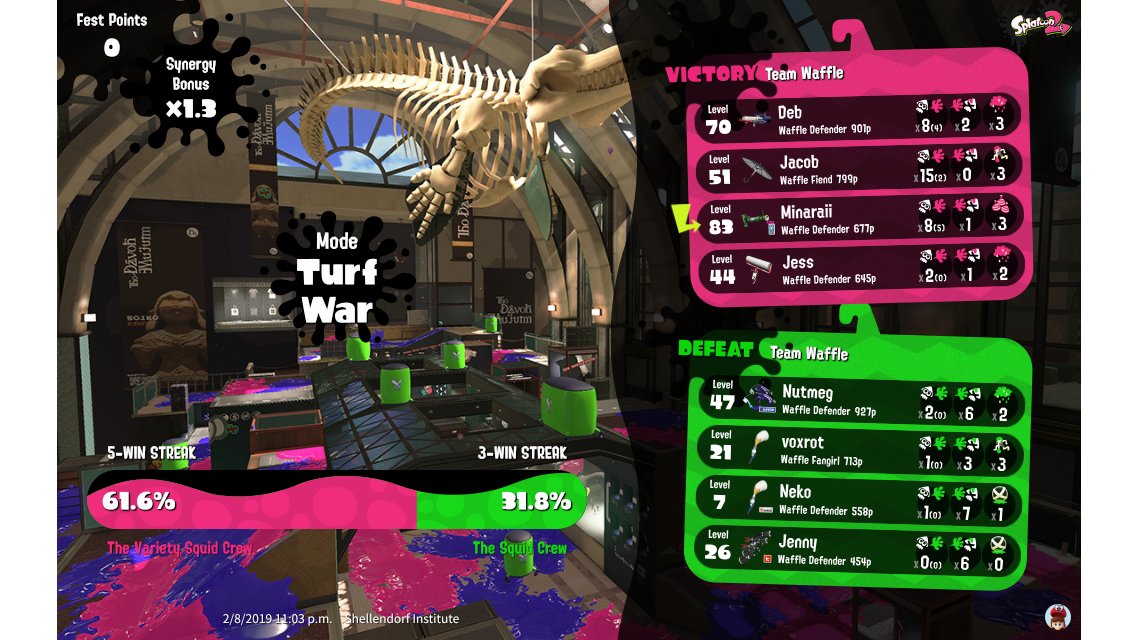Image resolution: width=1138 pixels, height=640 pixels.
Task: Choose Jacob's player result row
Action: pos(862,167)
